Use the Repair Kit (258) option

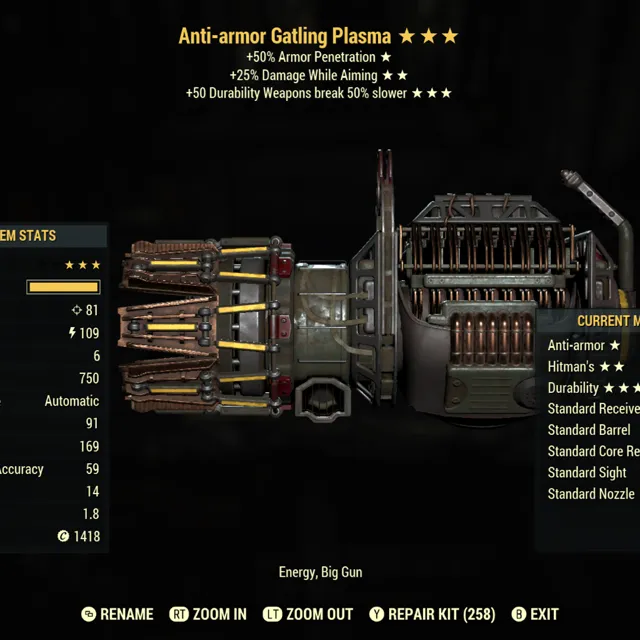432,614
